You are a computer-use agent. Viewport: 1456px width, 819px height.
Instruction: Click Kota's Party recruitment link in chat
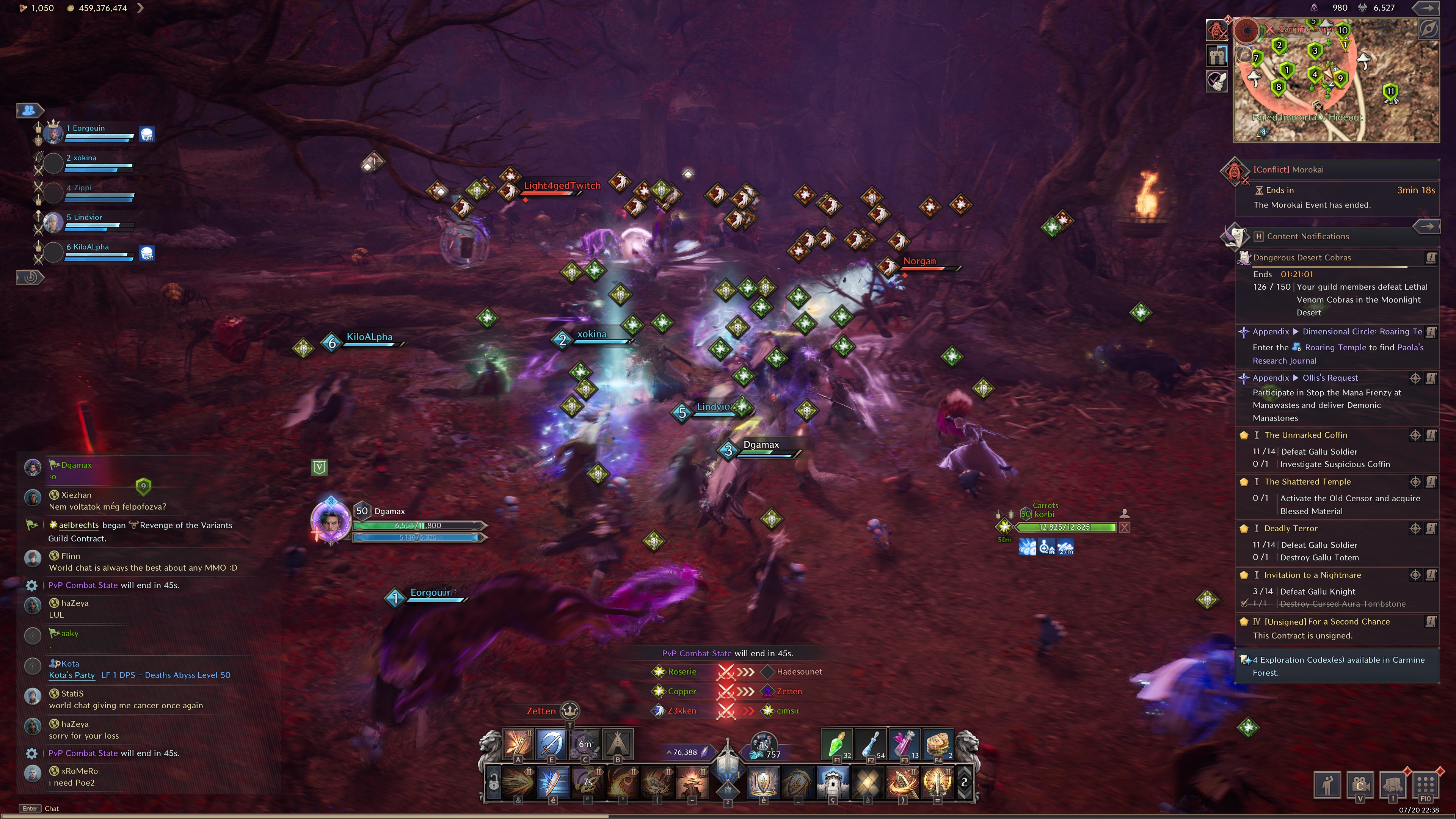click(72, 675)
